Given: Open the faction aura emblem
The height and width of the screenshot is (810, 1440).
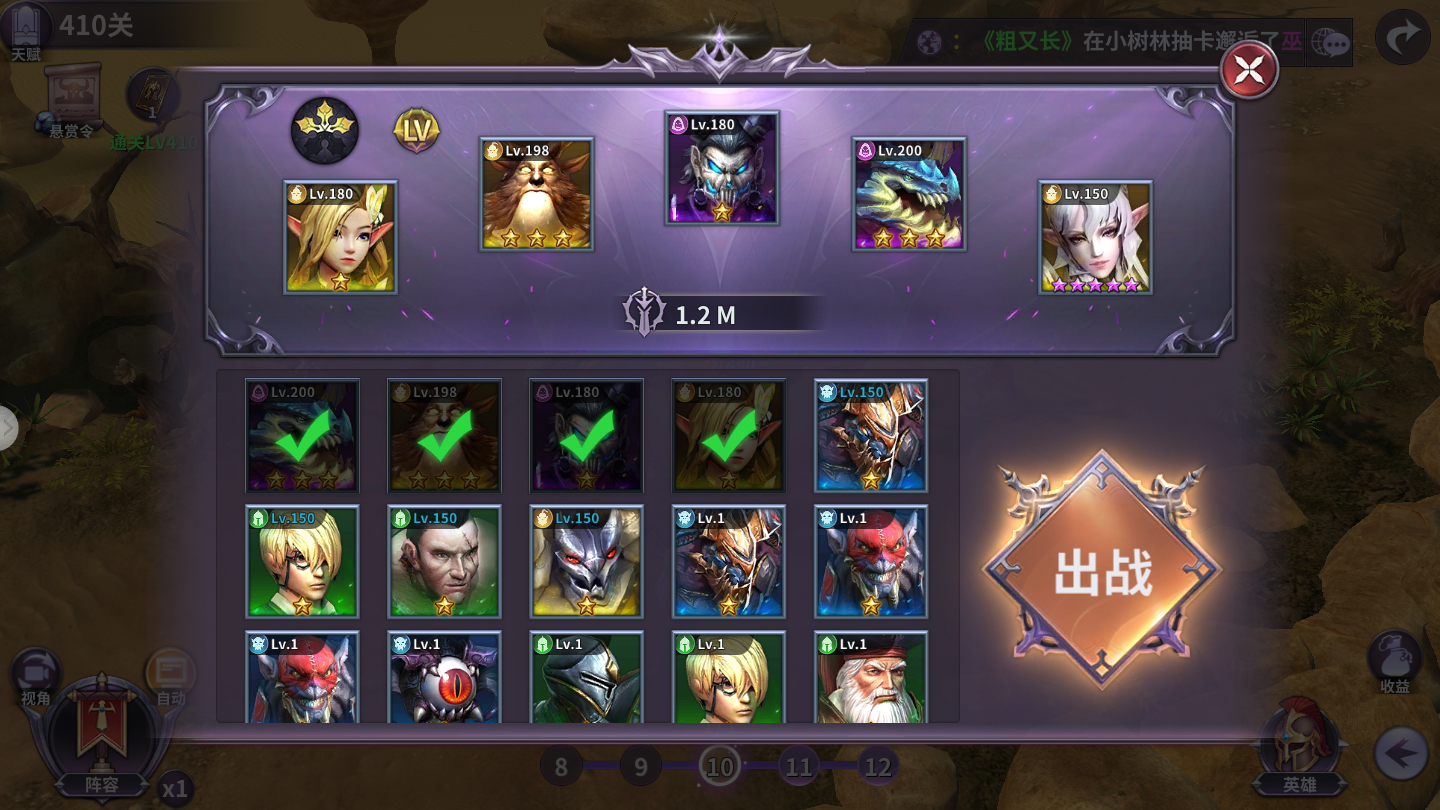Looking at the screenshot, I should pyautogui.click(x=325, y=130).
